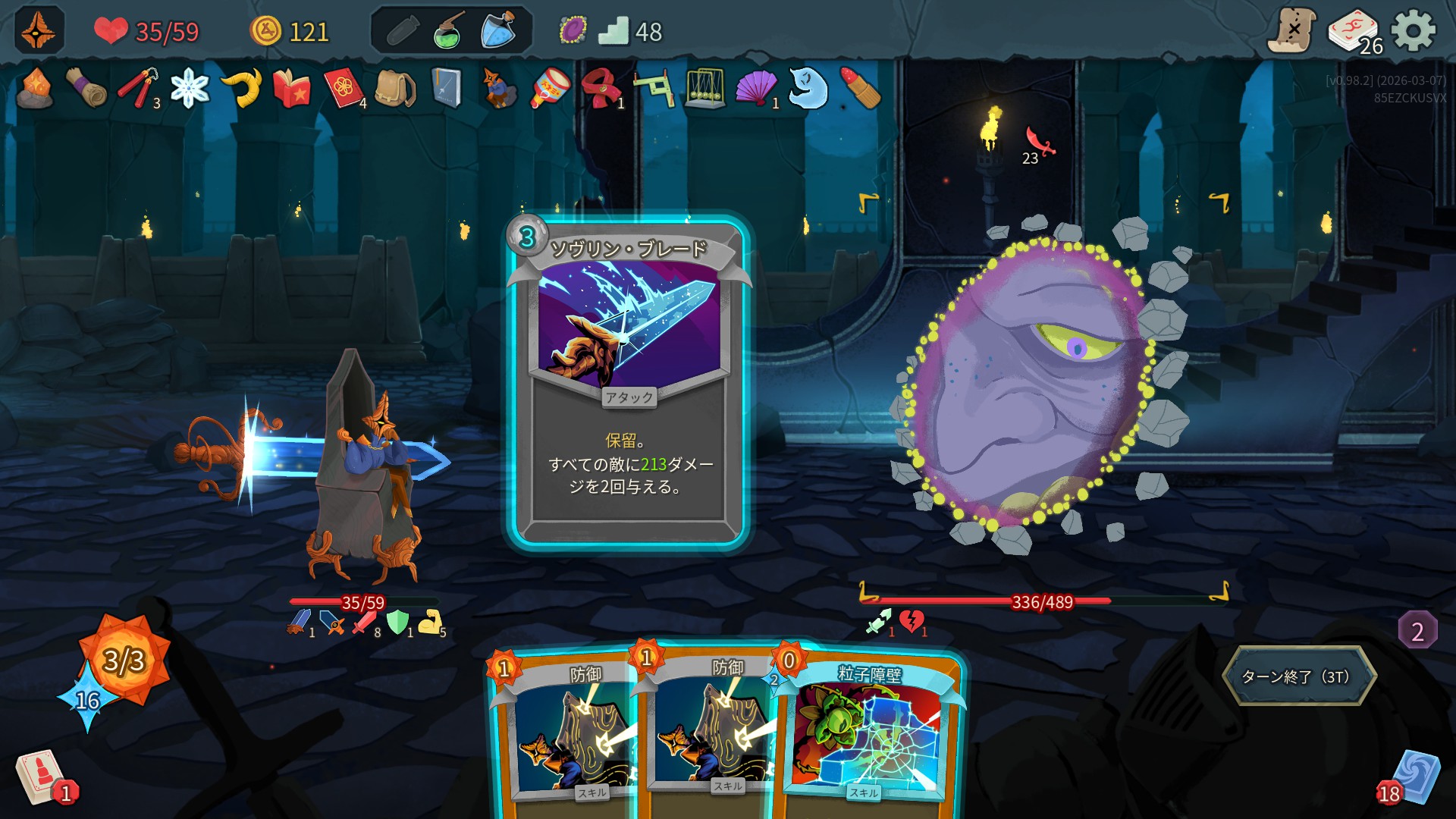This screenshot has height=819, width=1456.
Task: End the turn with ターン終了 button
Action: point(1298,676)
